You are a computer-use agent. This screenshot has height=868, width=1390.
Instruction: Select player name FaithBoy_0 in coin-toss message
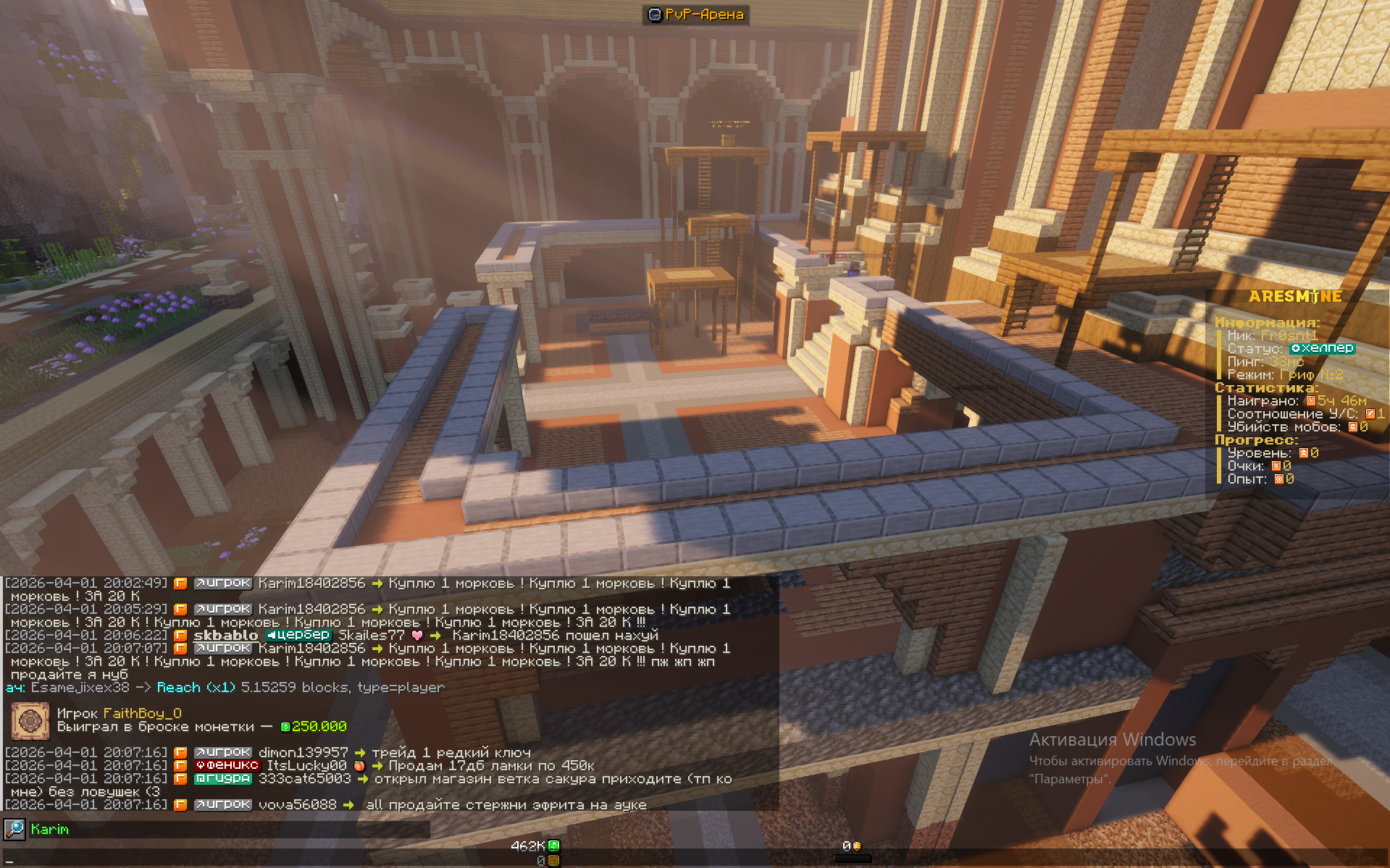(142, 713)
